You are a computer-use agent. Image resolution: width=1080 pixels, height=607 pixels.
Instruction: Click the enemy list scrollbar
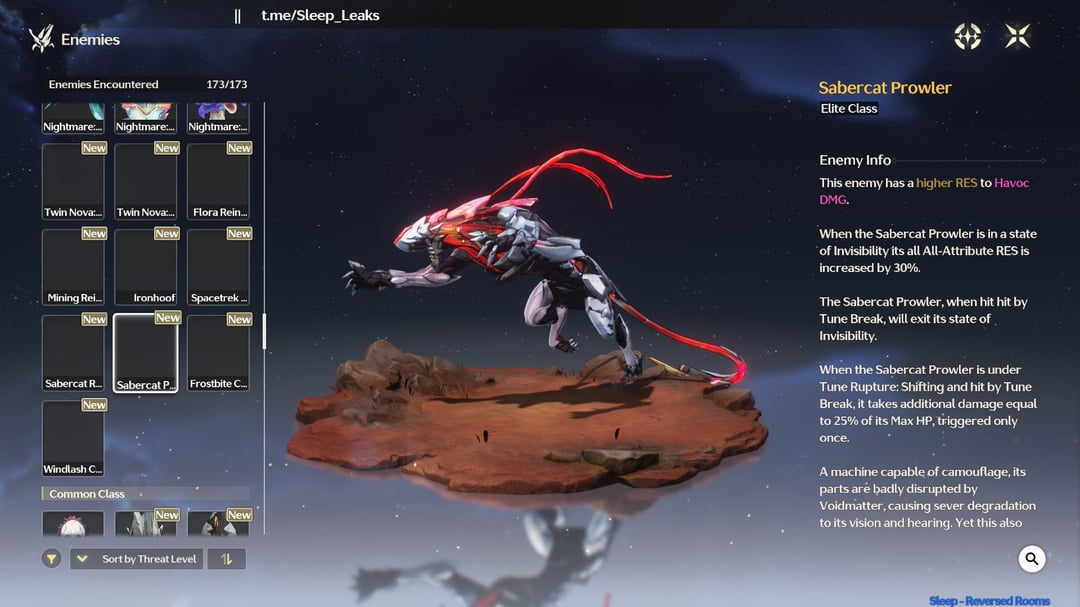point(264,331)
